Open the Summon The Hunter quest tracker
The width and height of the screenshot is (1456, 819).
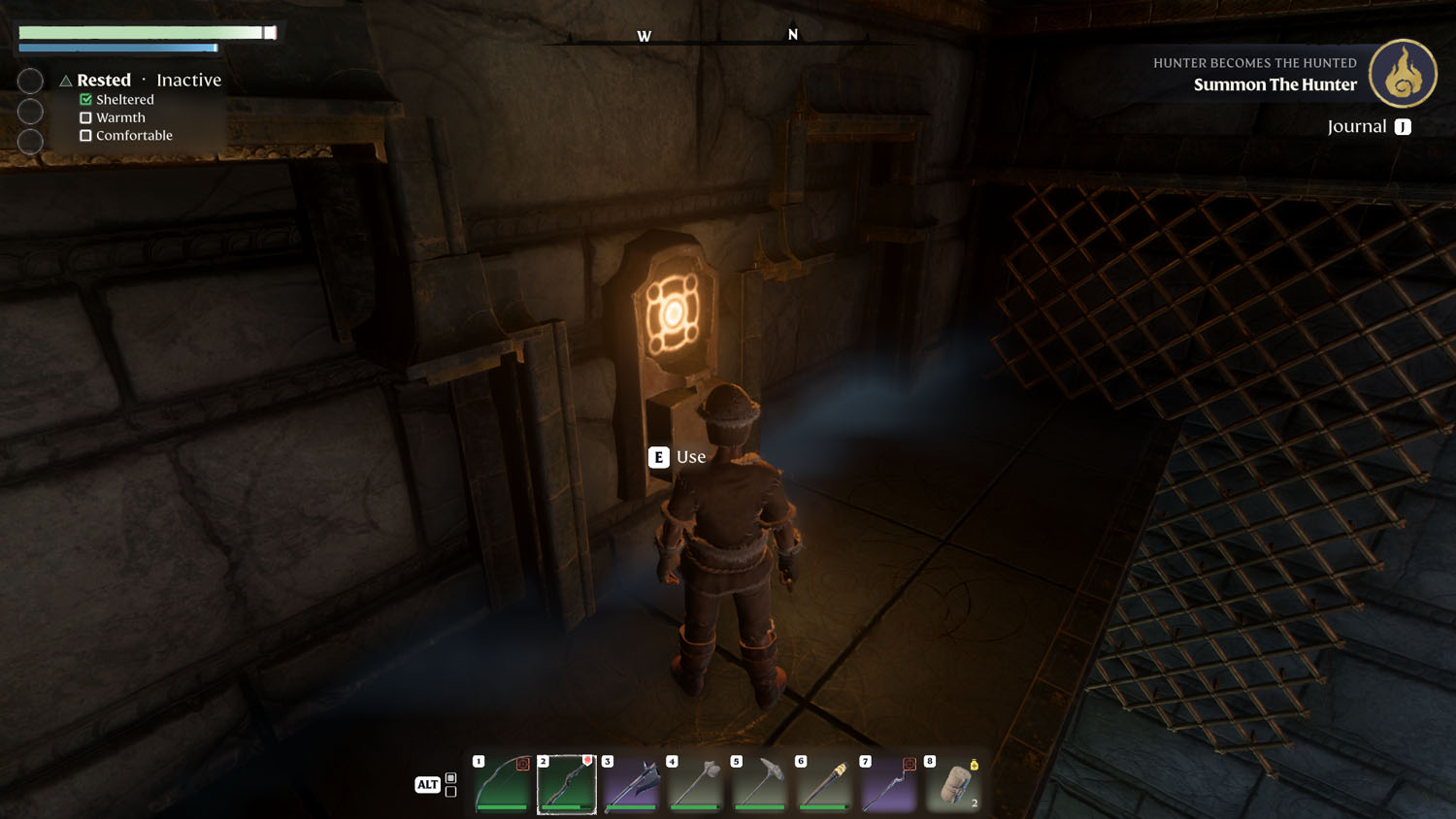coord(1274,84)
